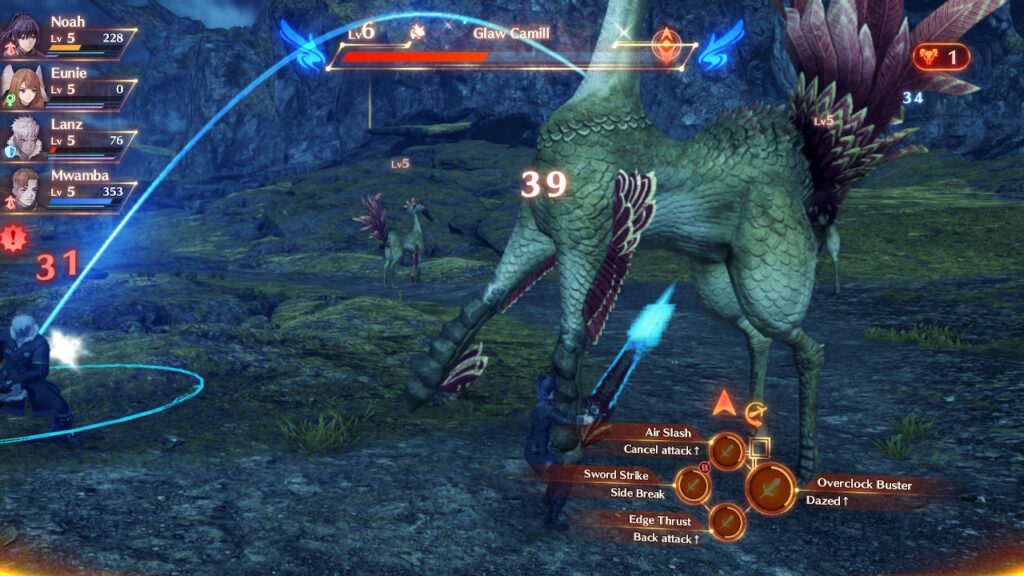Unleash the Overclock Buster talent art

(769, 489)
